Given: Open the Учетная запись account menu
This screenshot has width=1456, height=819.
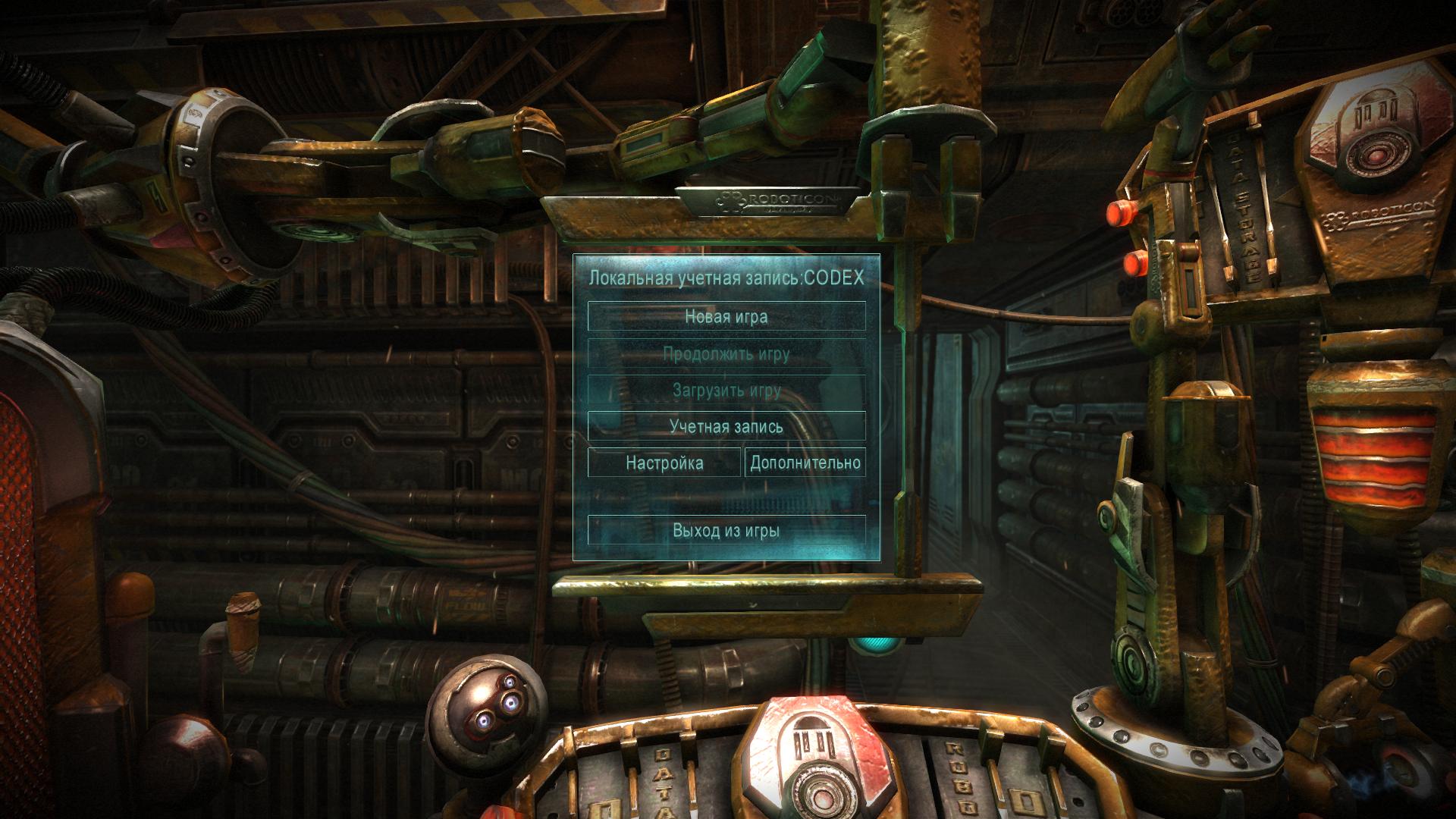Looking at the screenshot, I should 726,426.
